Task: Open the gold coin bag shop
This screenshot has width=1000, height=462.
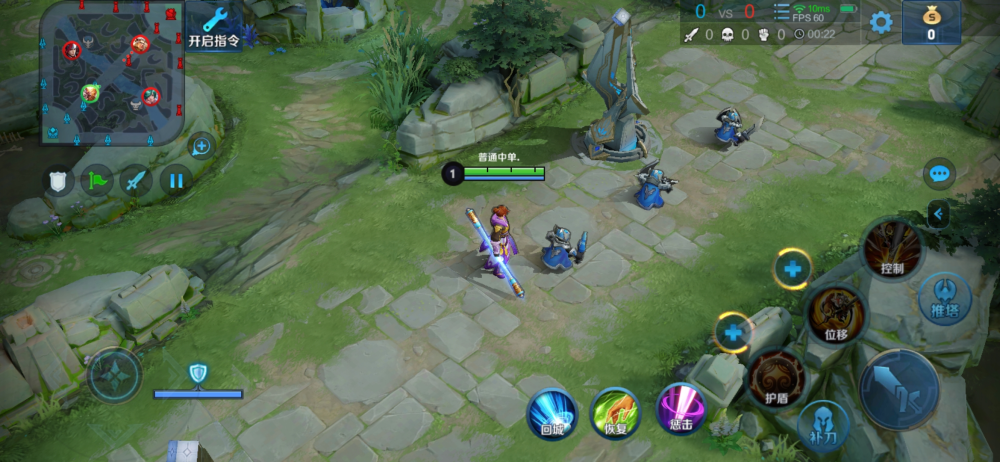Action: [931, 22]
